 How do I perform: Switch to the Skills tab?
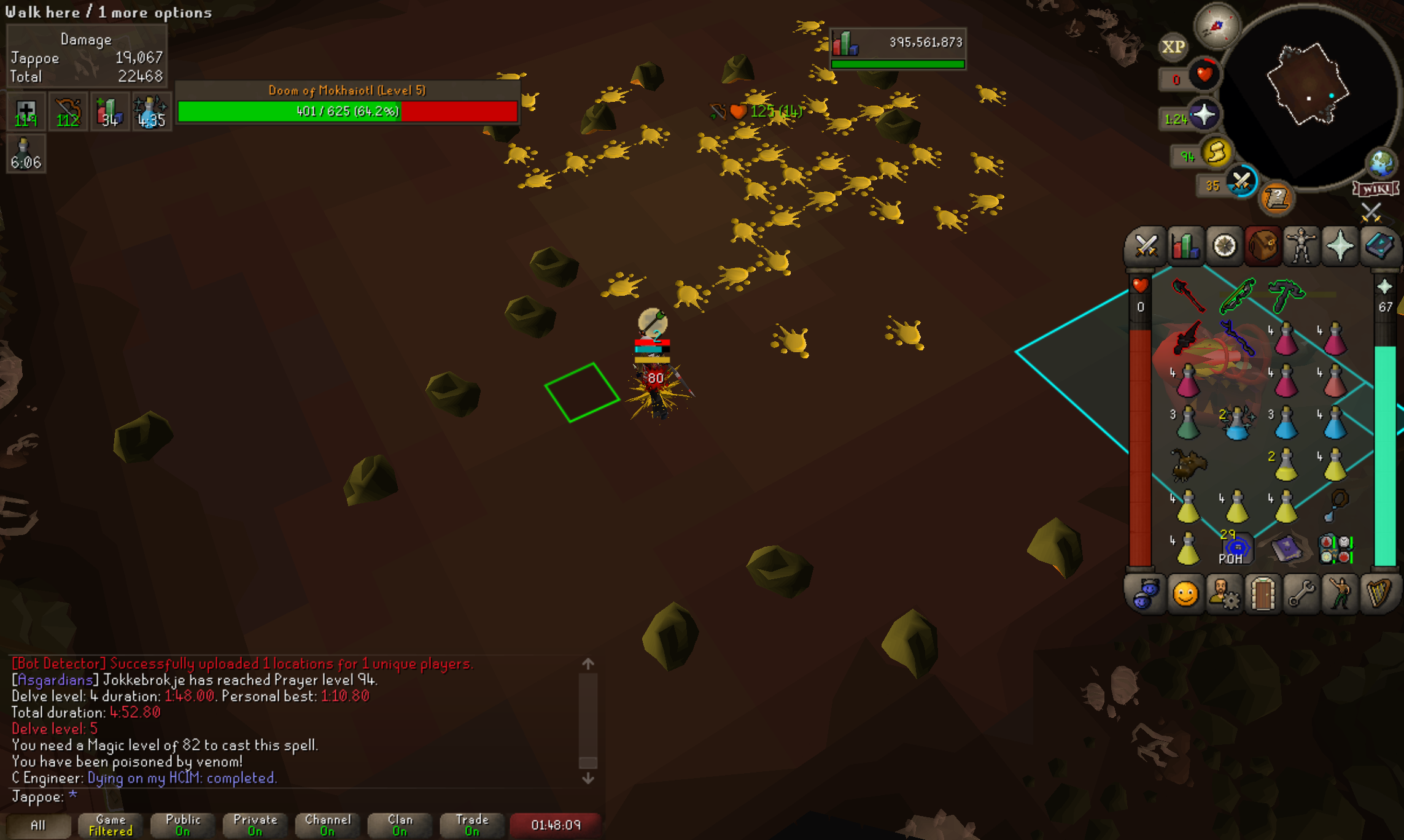tap(1185, 247)
